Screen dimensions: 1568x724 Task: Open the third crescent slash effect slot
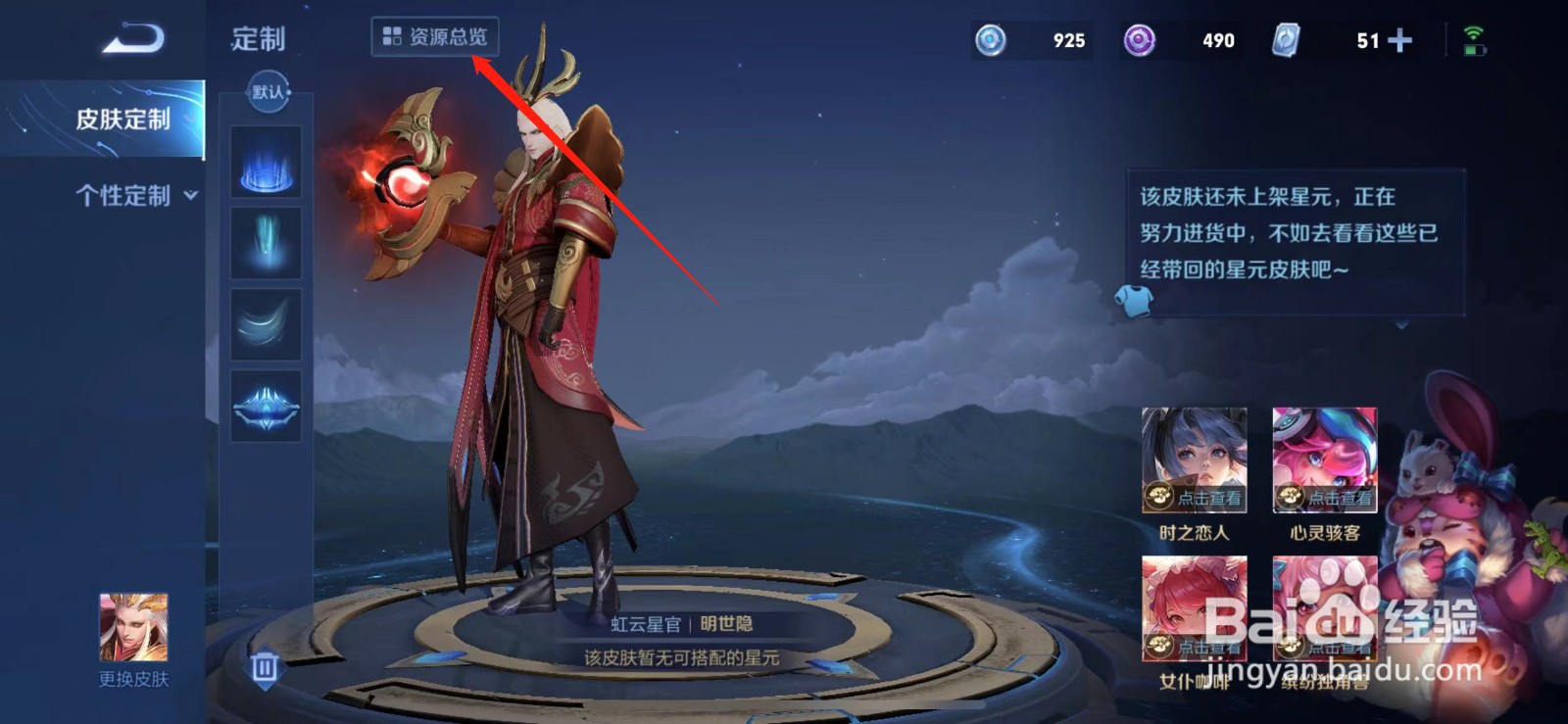(x=266, y=320)
